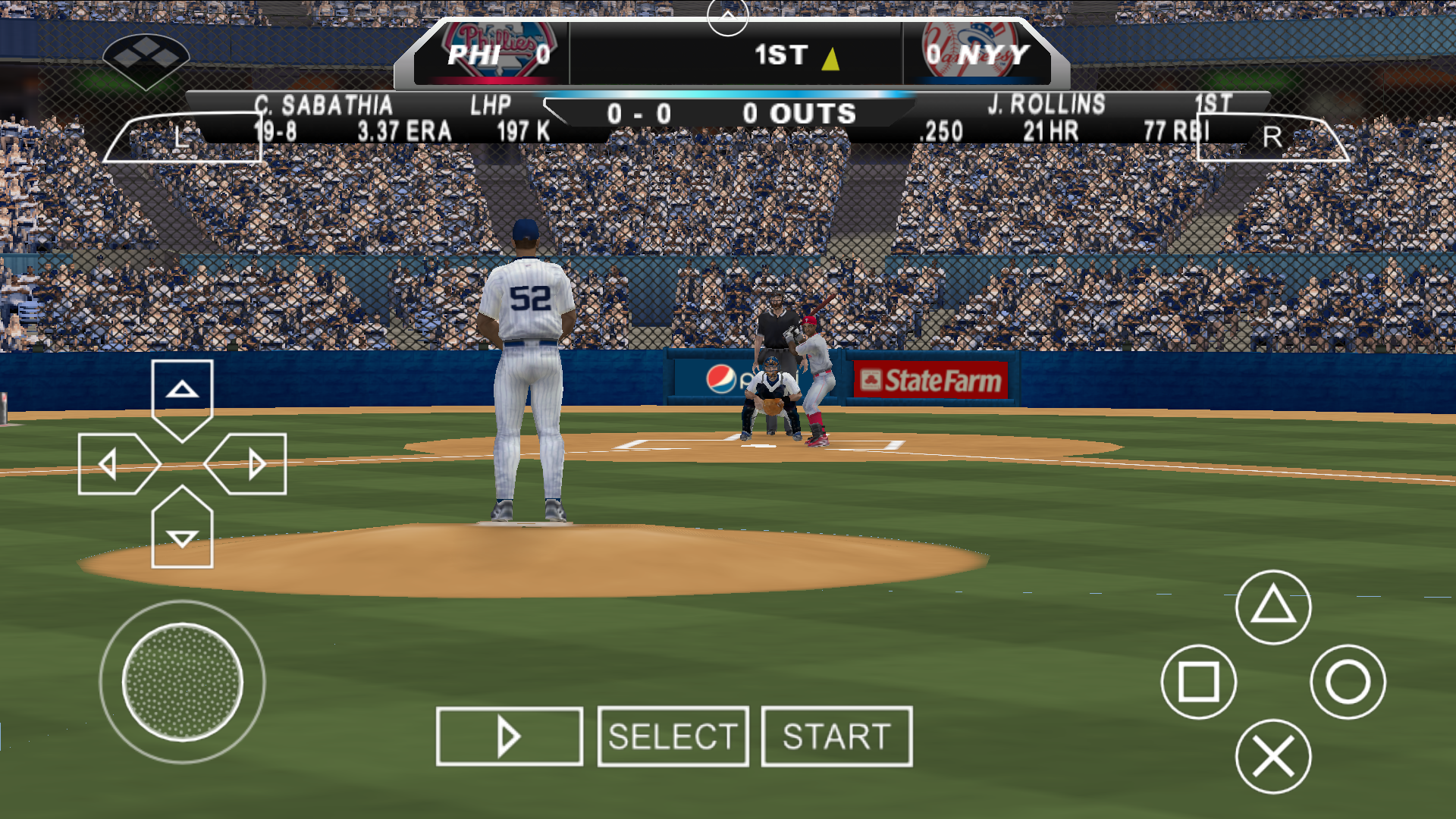Viewport: 1456px width, 819px height.
Task: Tap the square face button
Action: pos(1198,682)
